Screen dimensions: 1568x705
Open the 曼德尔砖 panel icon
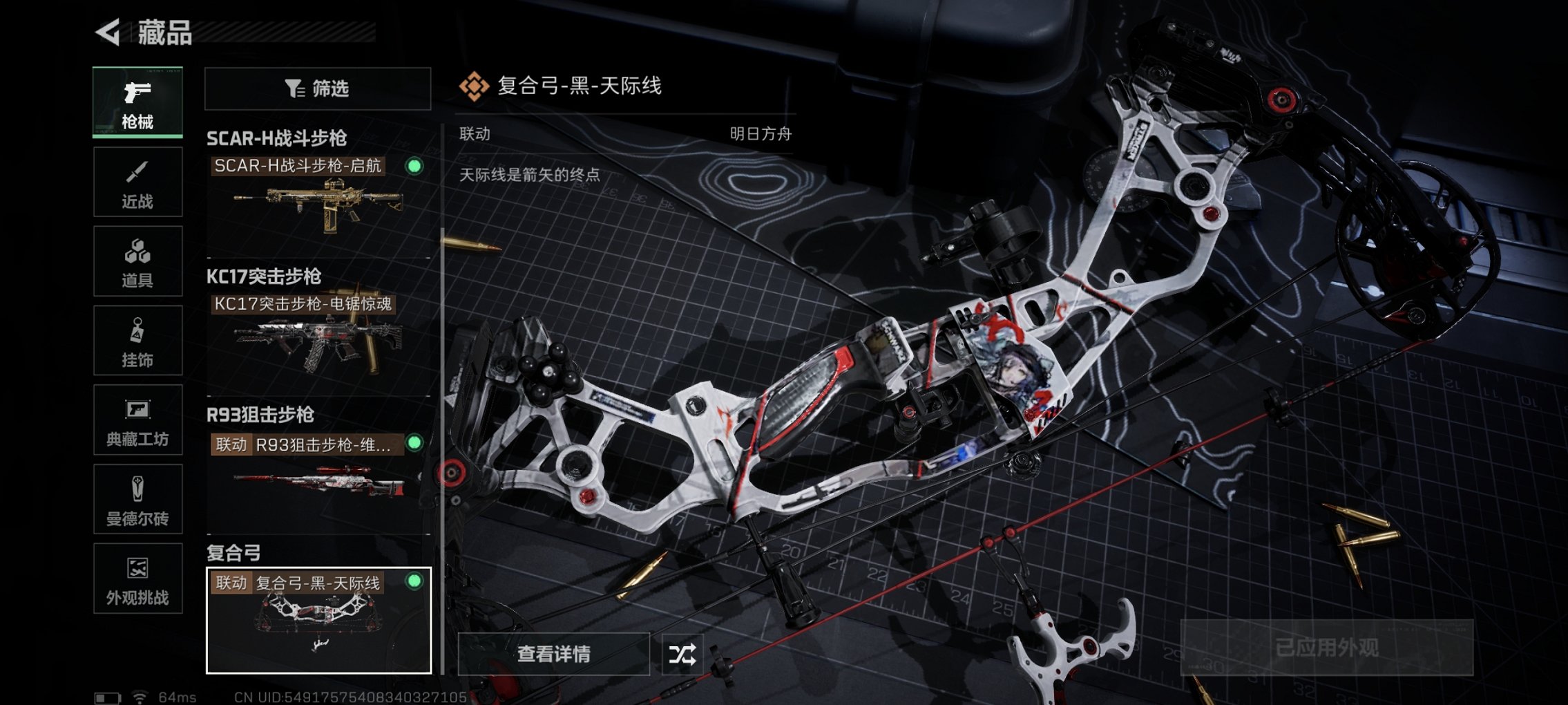137,486
